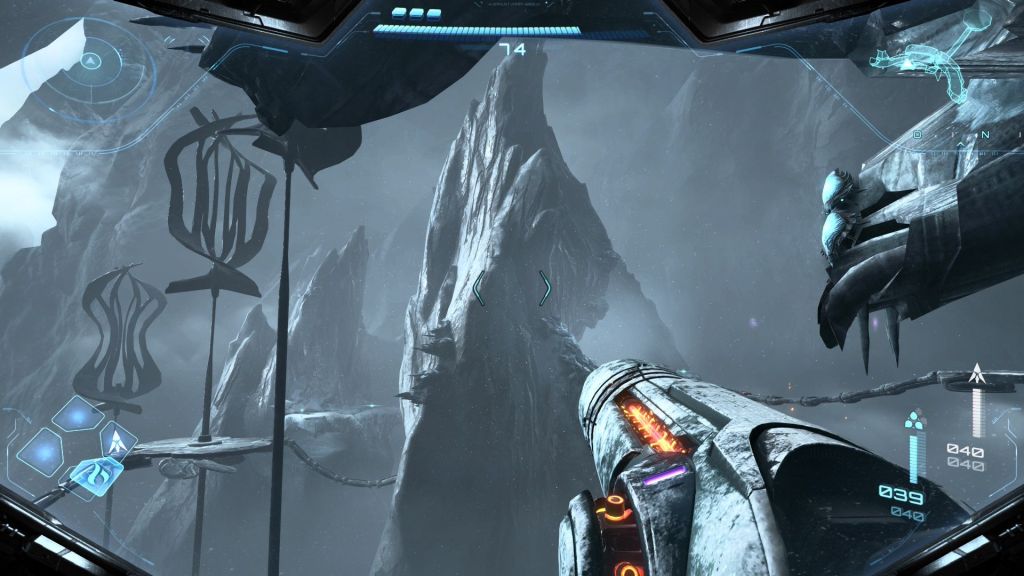The width and height of the screenshot is (1024, 576).
Task: Select the cyan three-dot shot icon
Action: click(x=913, y=420)
